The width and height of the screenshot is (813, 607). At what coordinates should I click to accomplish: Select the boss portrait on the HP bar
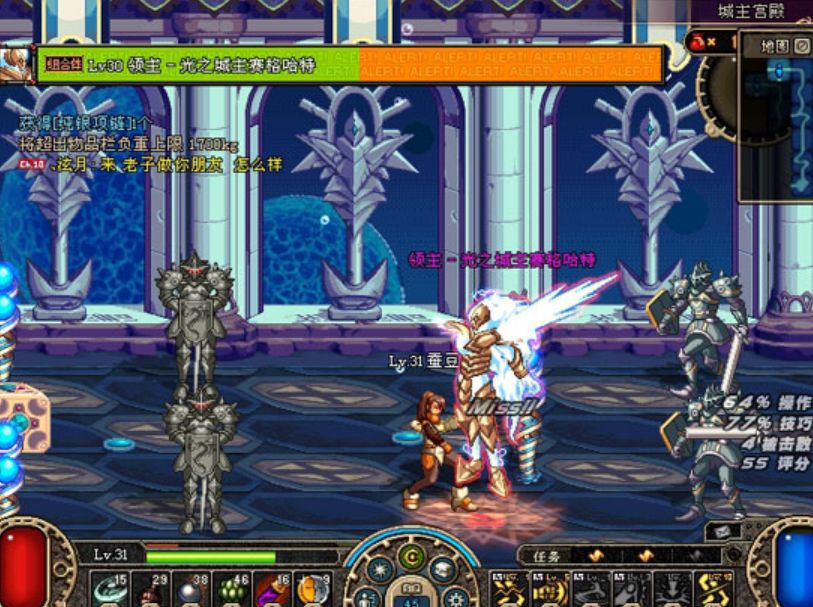pos(15,62)
